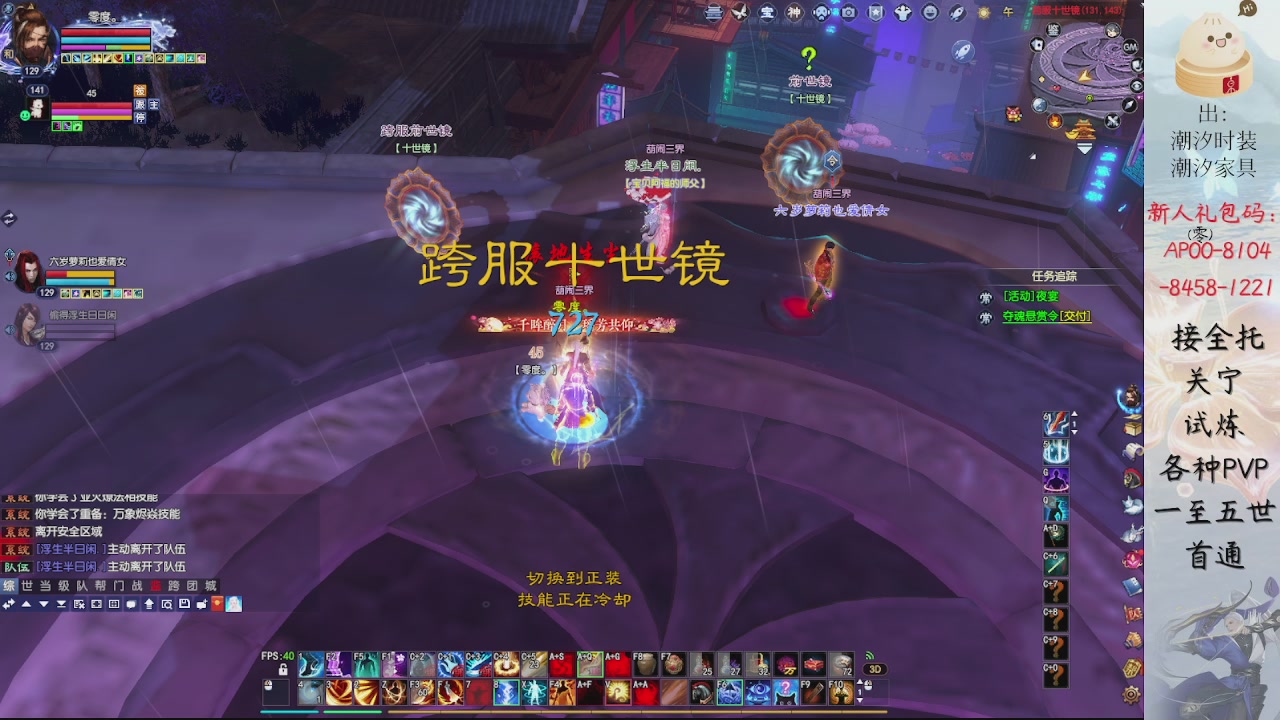
Task: Click the GM service icon near minimap
Action: (x=1129, y=47)
